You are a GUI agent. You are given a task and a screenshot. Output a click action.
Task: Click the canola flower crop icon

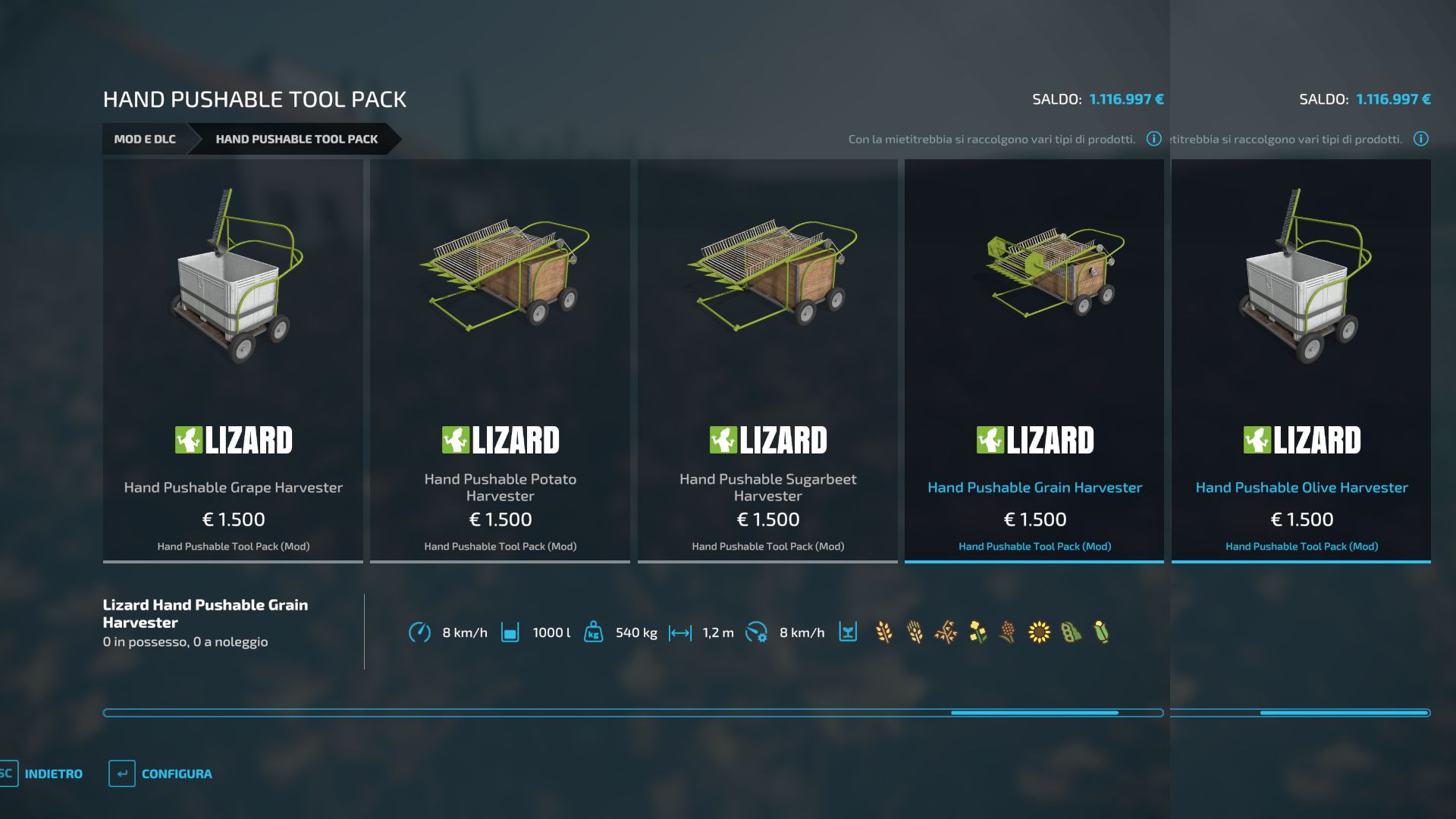pyautogui.click(x=977, y=632)
